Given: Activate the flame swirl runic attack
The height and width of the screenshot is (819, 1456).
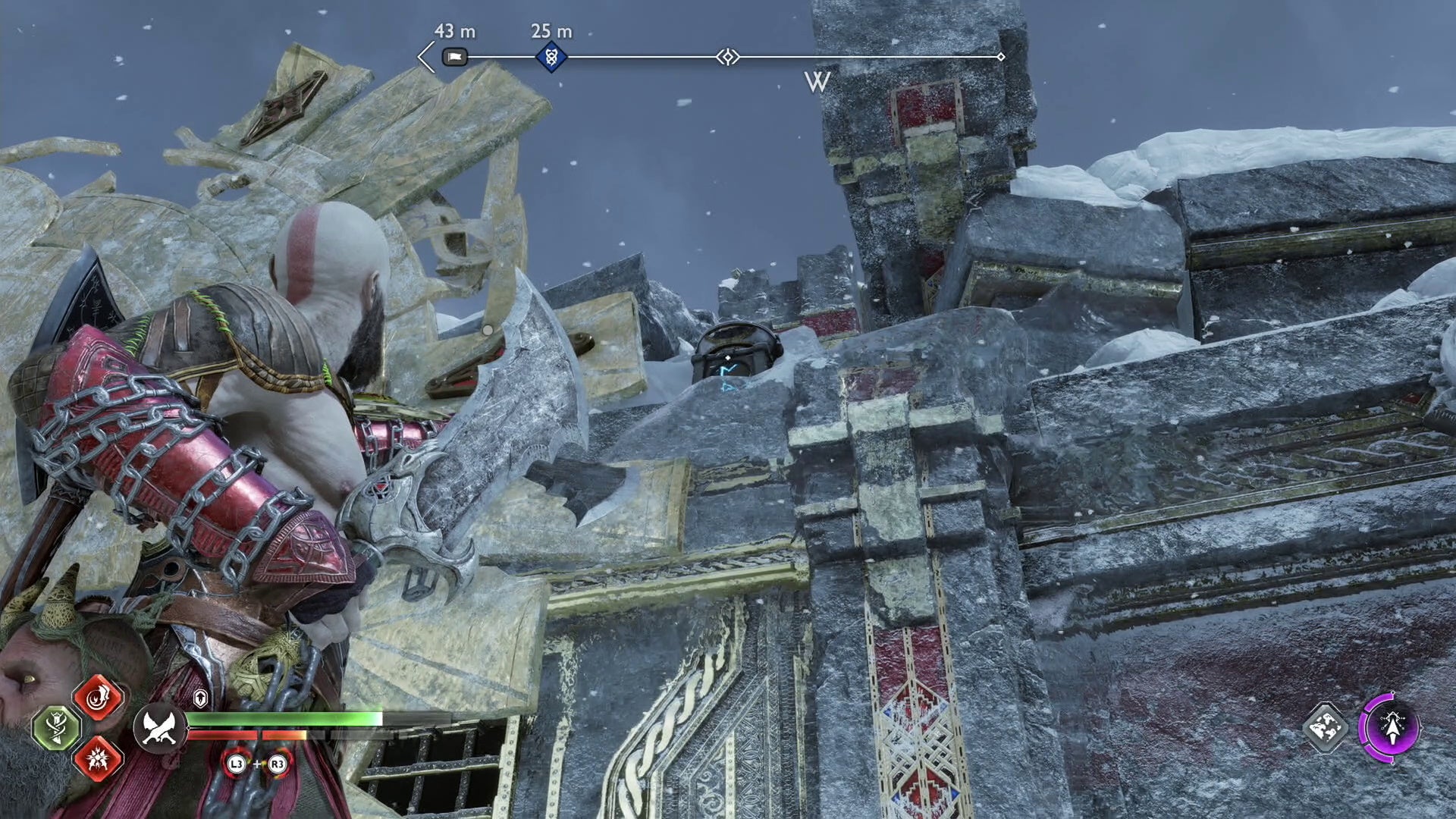Looking at the screenshot, I should (x=99, y=698).
